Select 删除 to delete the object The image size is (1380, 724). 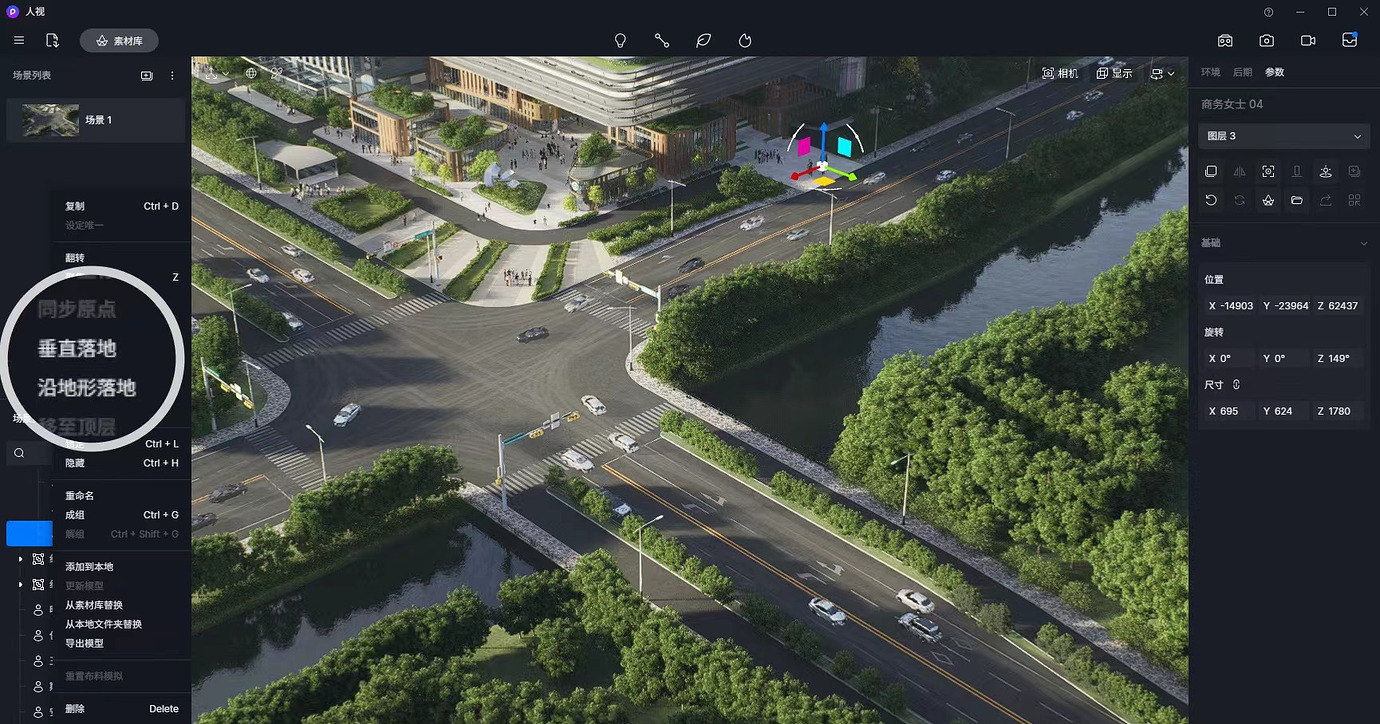pyautogui.click(x=76, y=709)
